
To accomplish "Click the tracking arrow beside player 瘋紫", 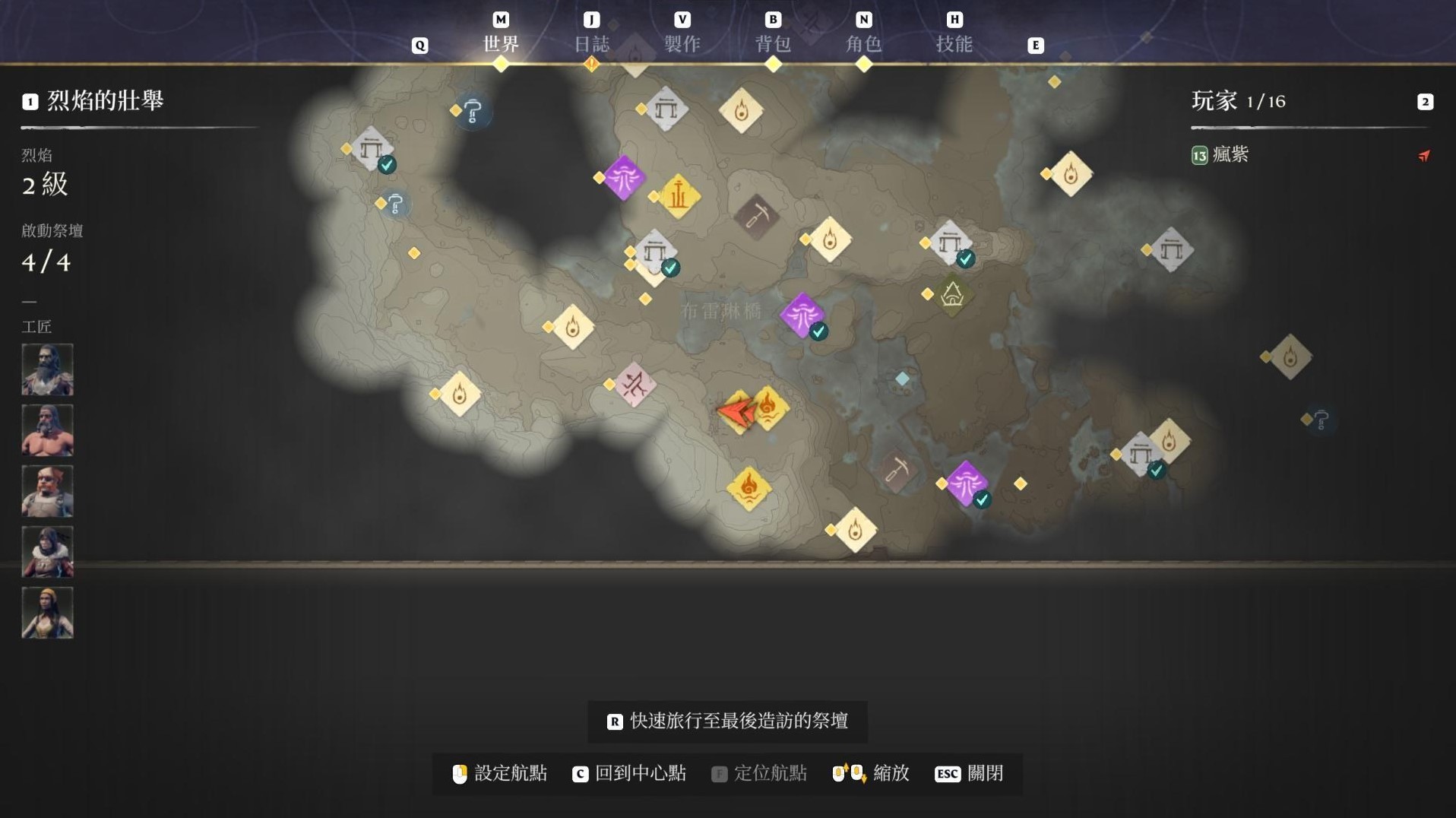I will pyautogui.click(x=1424, y=156).
